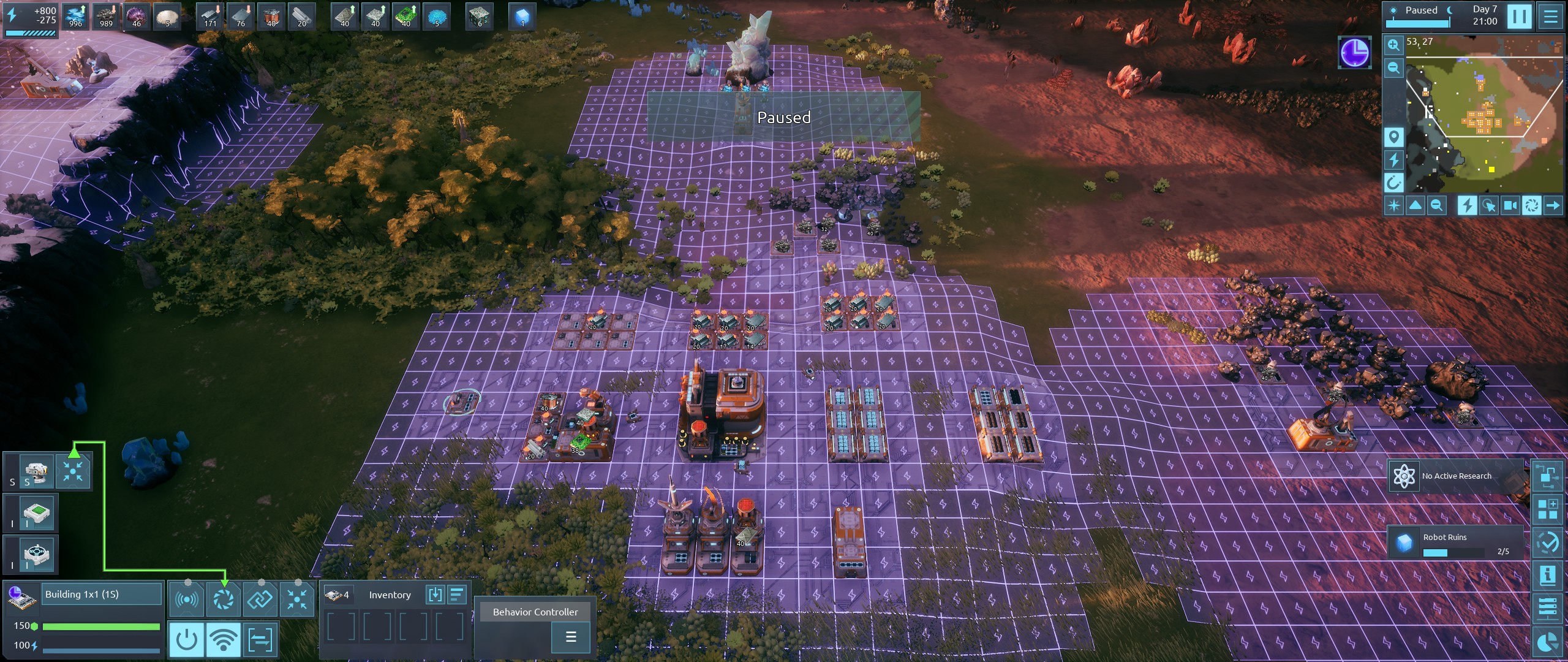Image resolution: width=1568 pixels, height=662 pixels.
Task: Click the right arrow under the minimap
Action: click(x=1553, y=205)
